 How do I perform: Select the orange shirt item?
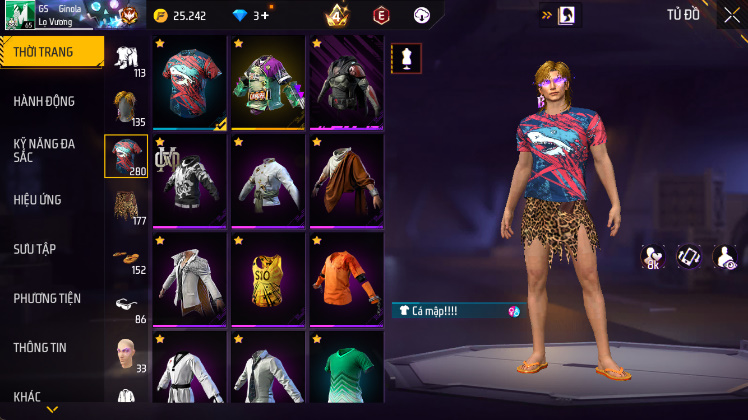(346, 278)
